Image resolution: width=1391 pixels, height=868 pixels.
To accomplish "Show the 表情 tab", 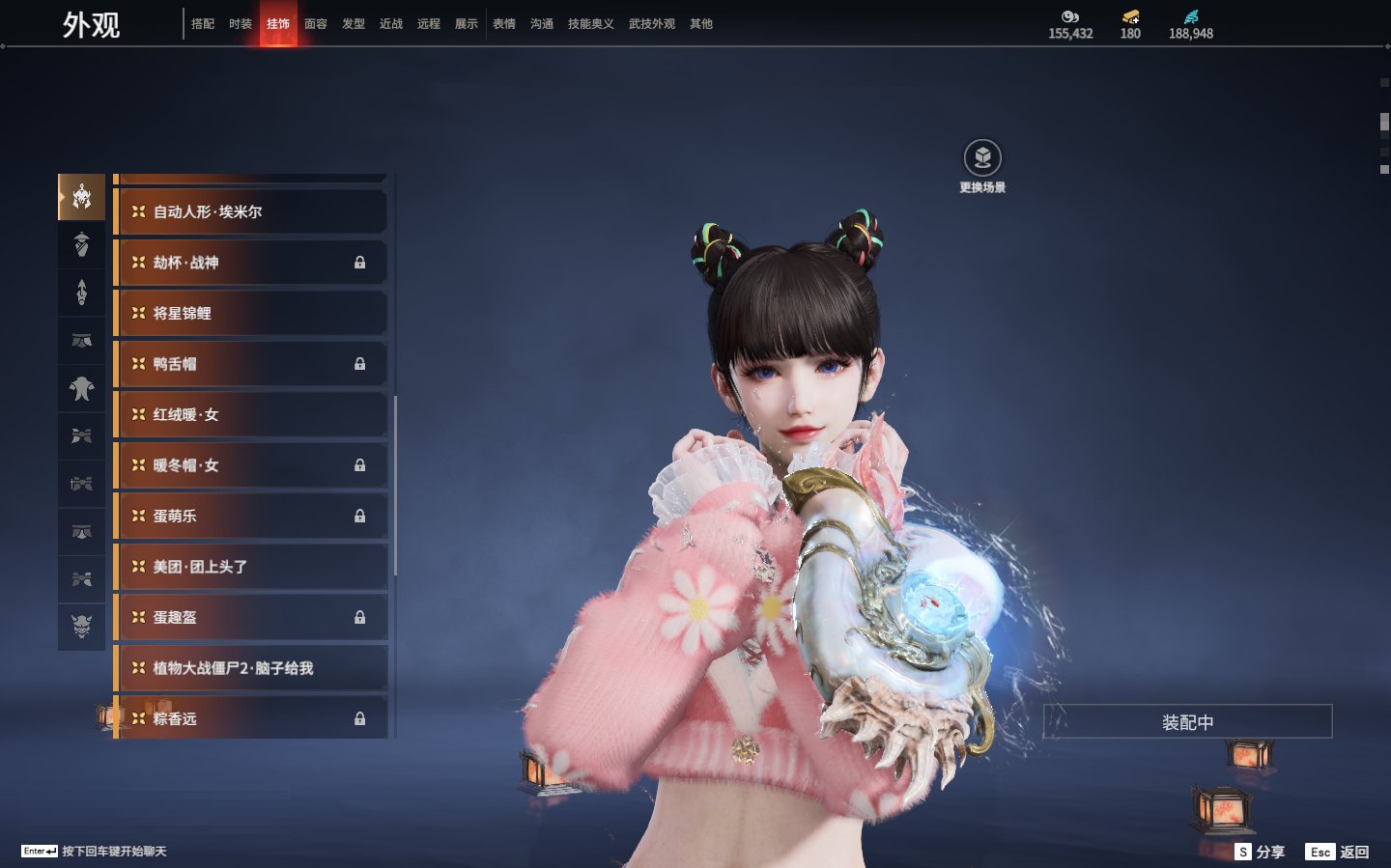I will [504, 24].
